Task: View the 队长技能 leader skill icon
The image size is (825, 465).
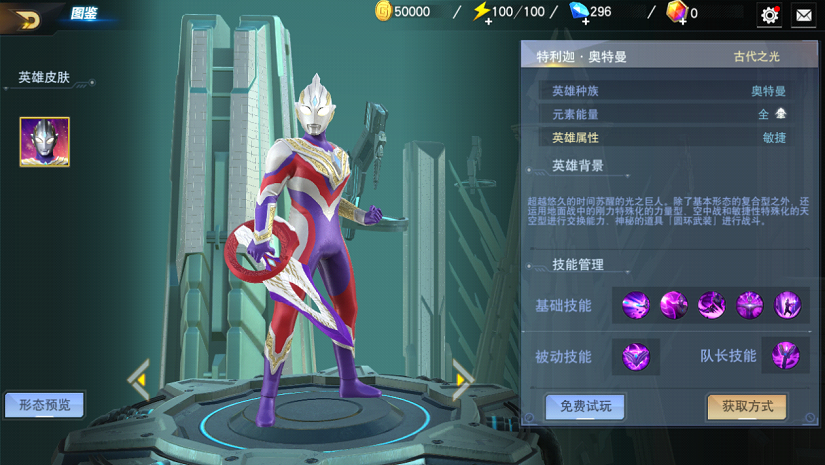Action: (785, 356)
